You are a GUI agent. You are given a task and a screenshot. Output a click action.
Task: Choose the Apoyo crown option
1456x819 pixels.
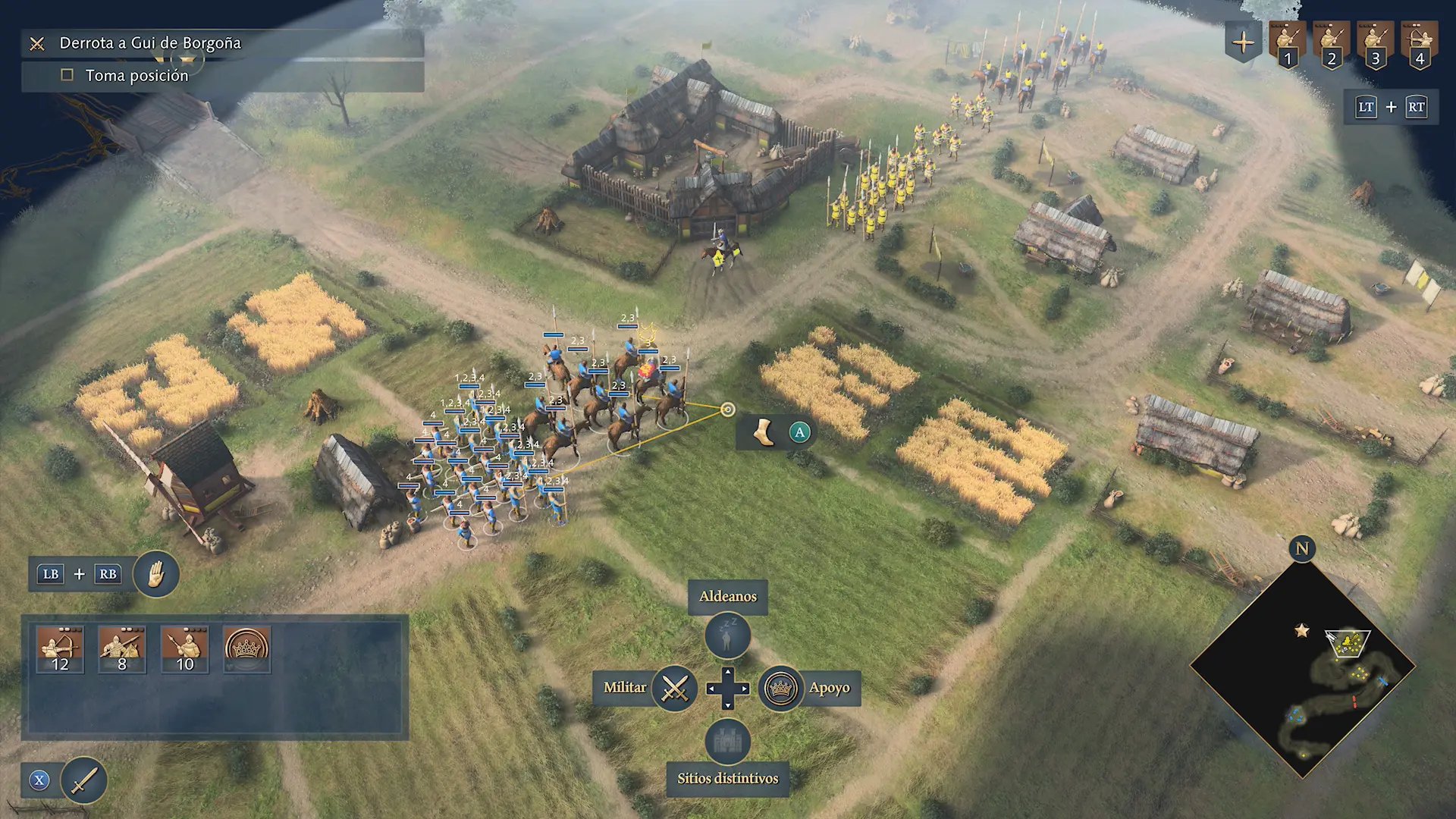tap(780, 688)
